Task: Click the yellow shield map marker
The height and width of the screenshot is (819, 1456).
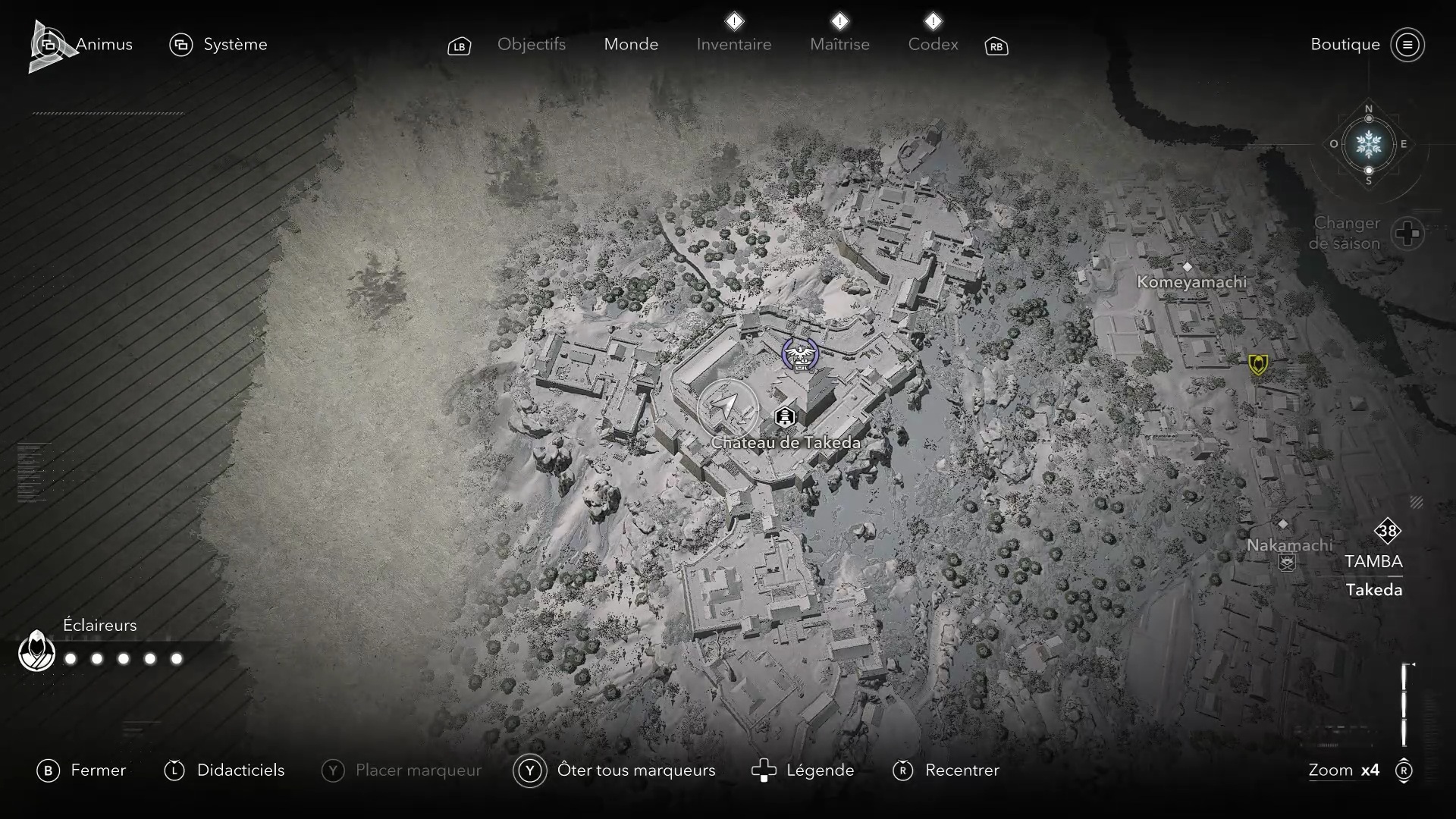Action: pos(1258,365)
